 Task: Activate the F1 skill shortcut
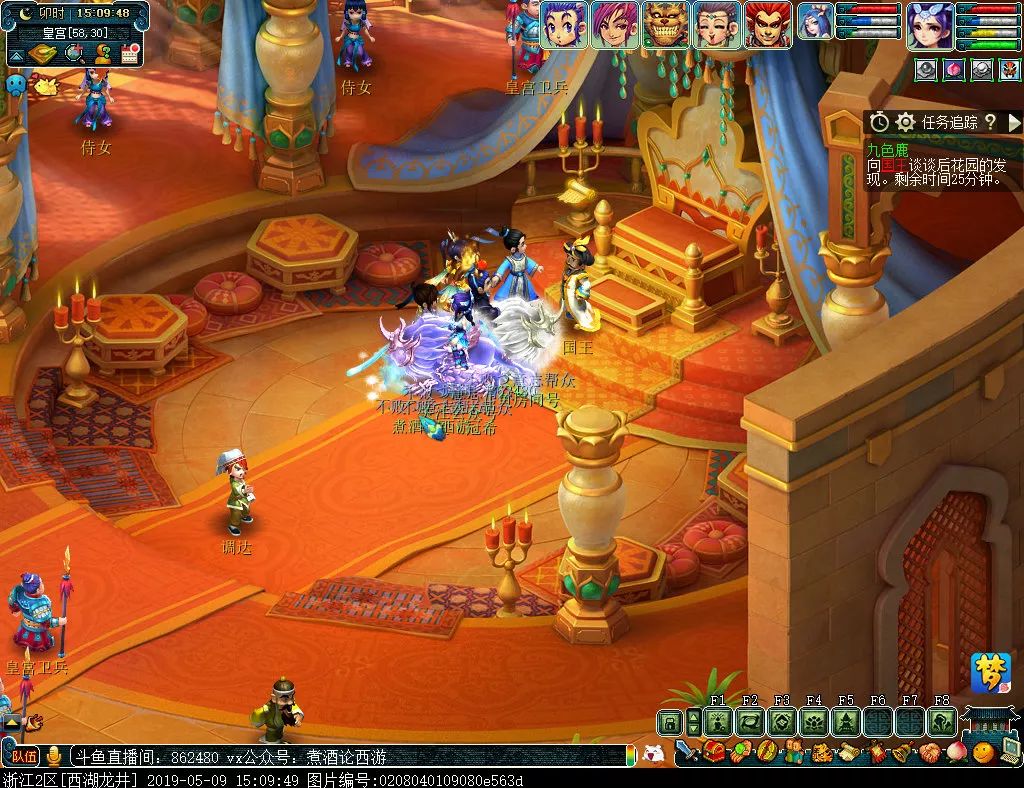click(718, 722)
